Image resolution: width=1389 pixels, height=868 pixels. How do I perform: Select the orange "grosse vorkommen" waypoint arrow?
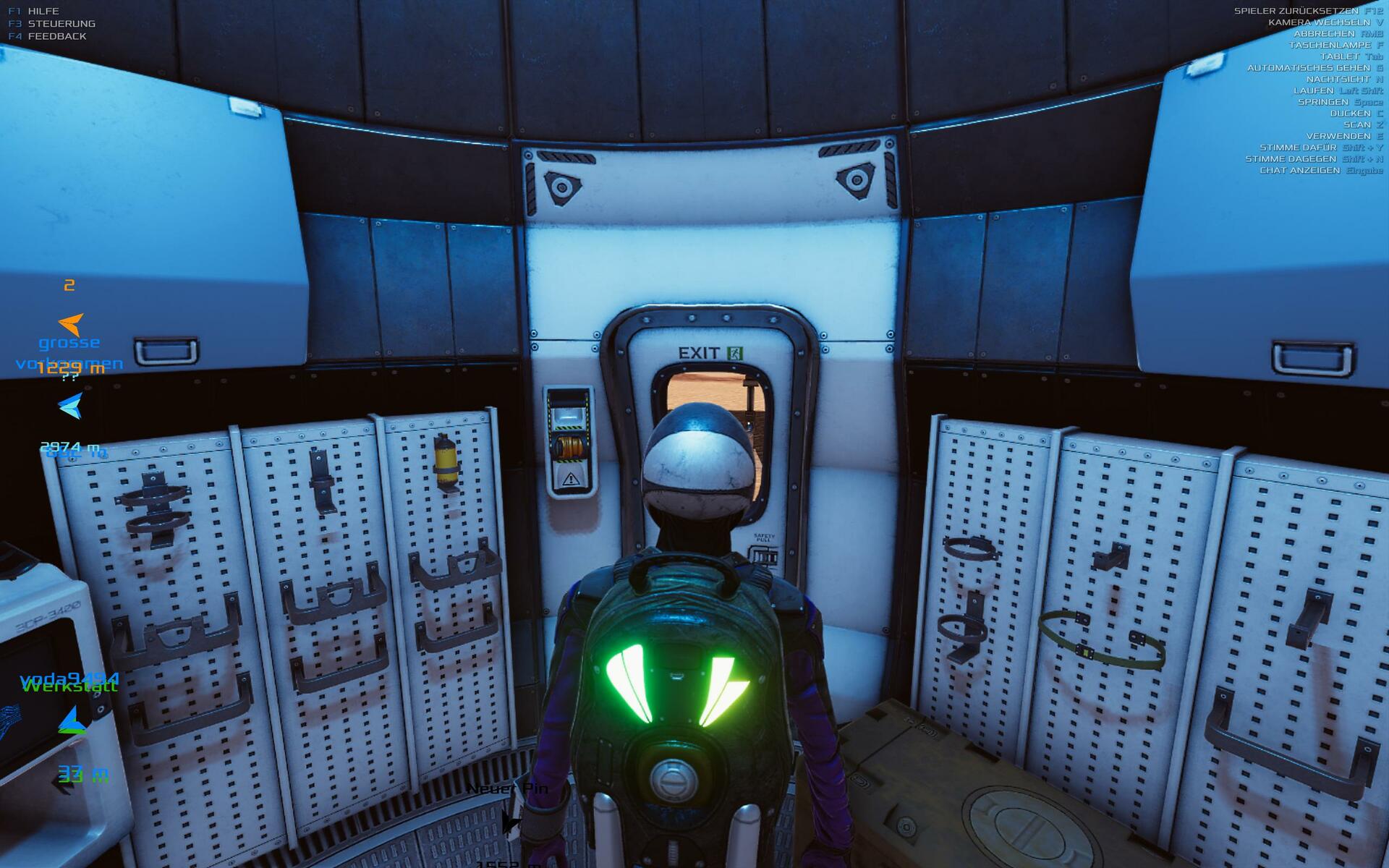click(x=71, y=324)
